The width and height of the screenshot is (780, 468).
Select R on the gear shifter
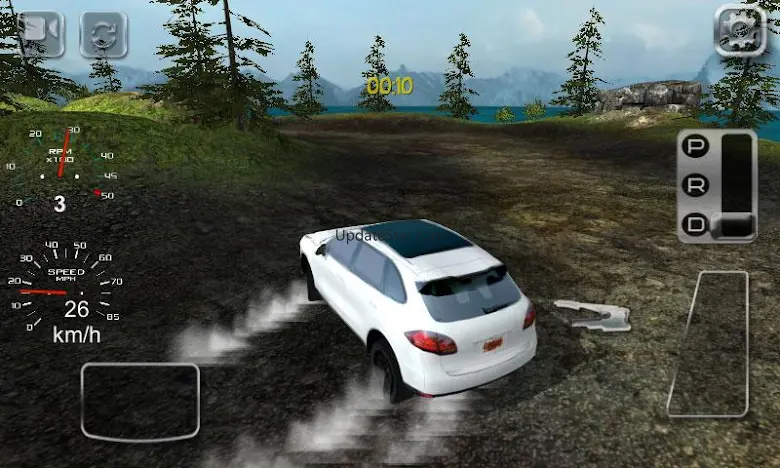click(x=694, y=186)
